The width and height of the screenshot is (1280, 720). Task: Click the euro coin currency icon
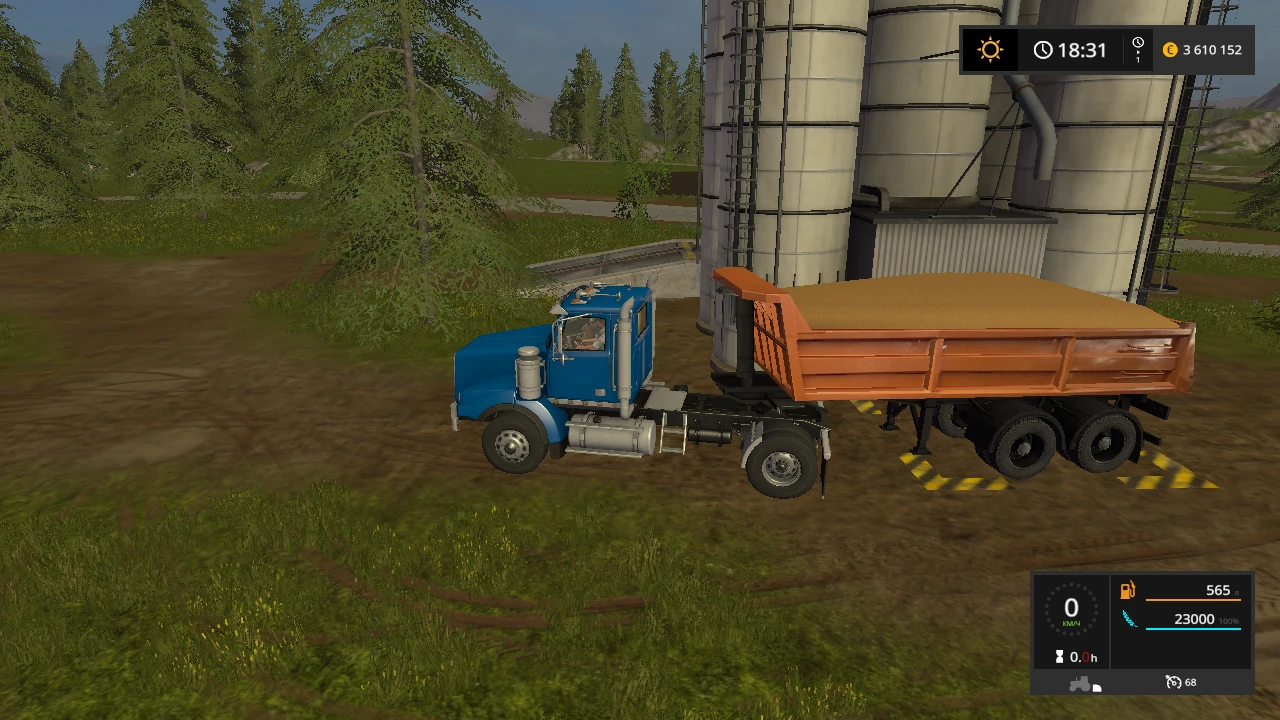pos(1169,50)
